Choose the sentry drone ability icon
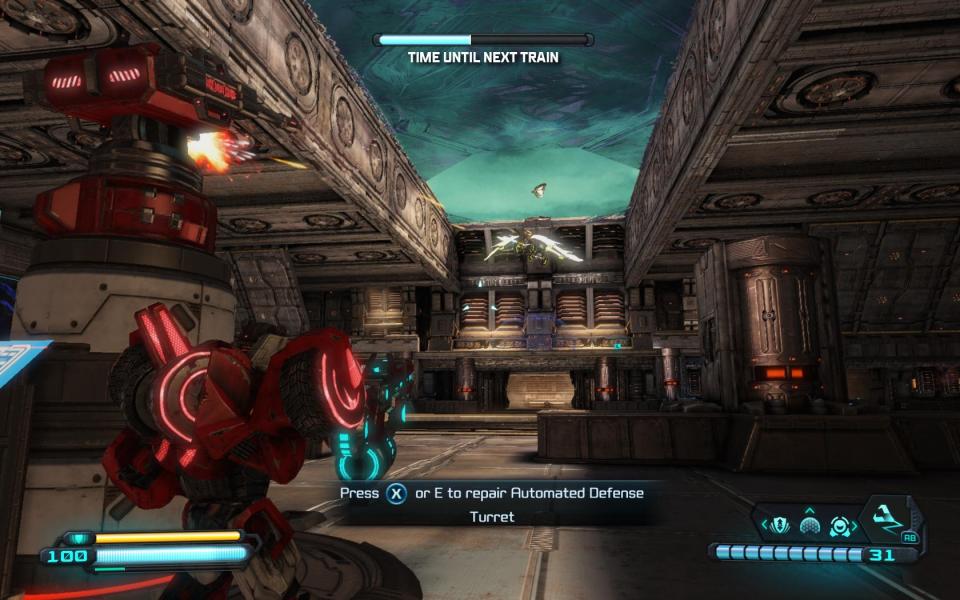 [840, 524]
